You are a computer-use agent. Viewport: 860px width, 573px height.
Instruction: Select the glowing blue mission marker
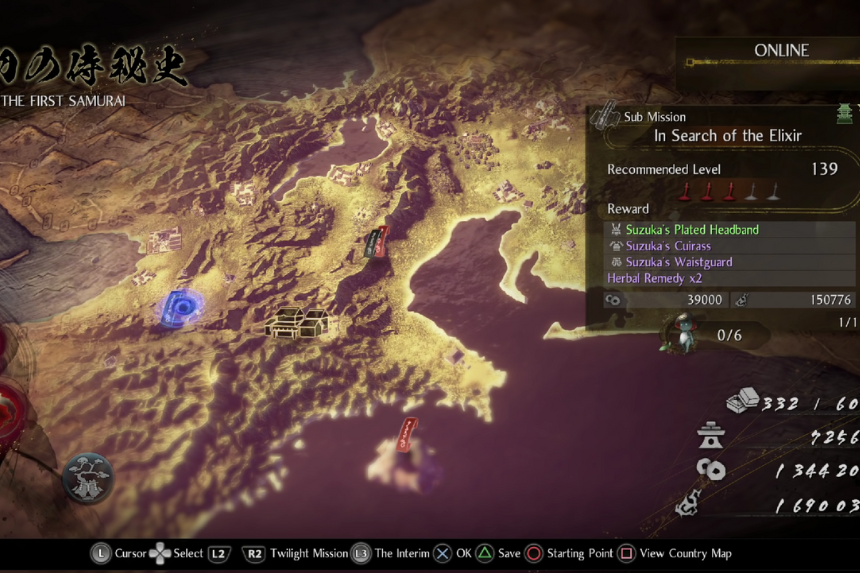(x=181, y=307)
